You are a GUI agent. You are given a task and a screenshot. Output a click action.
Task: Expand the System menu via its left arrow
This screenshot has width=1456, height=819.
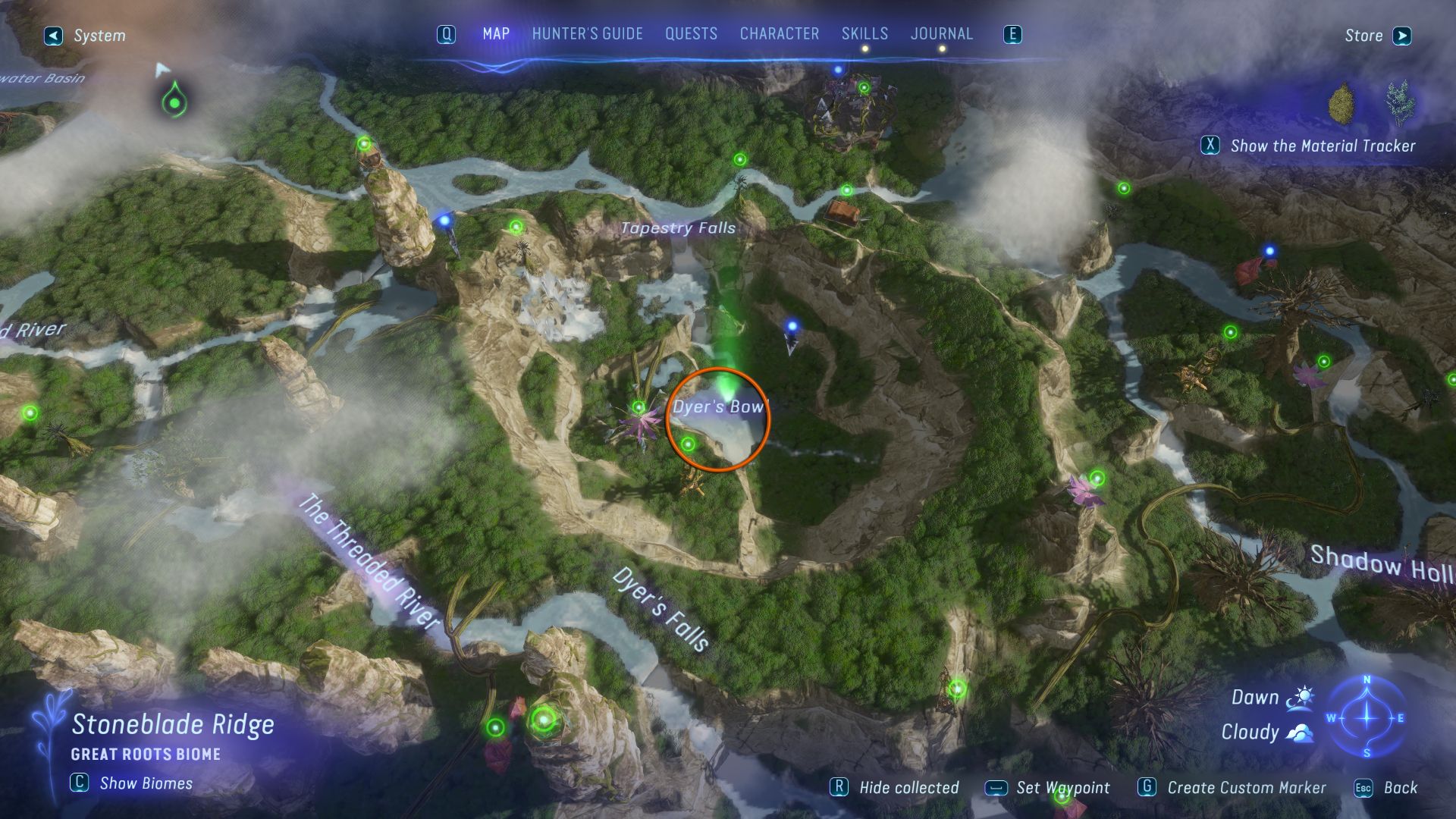pyautogui.click(x=52, y=35)
